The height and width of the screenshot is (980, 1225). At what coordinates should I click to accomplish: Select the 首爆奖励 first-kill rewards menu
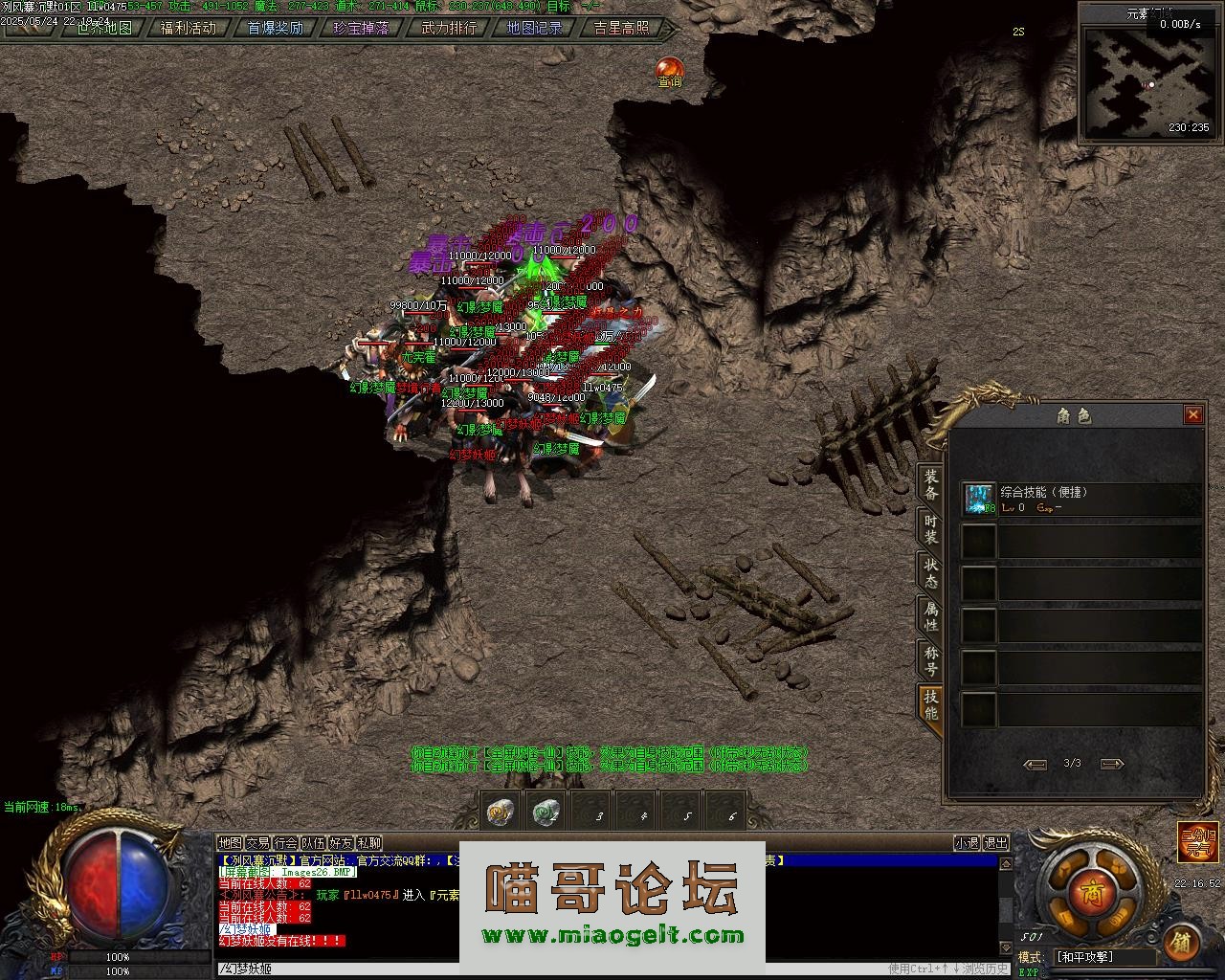tap(275, 28)
